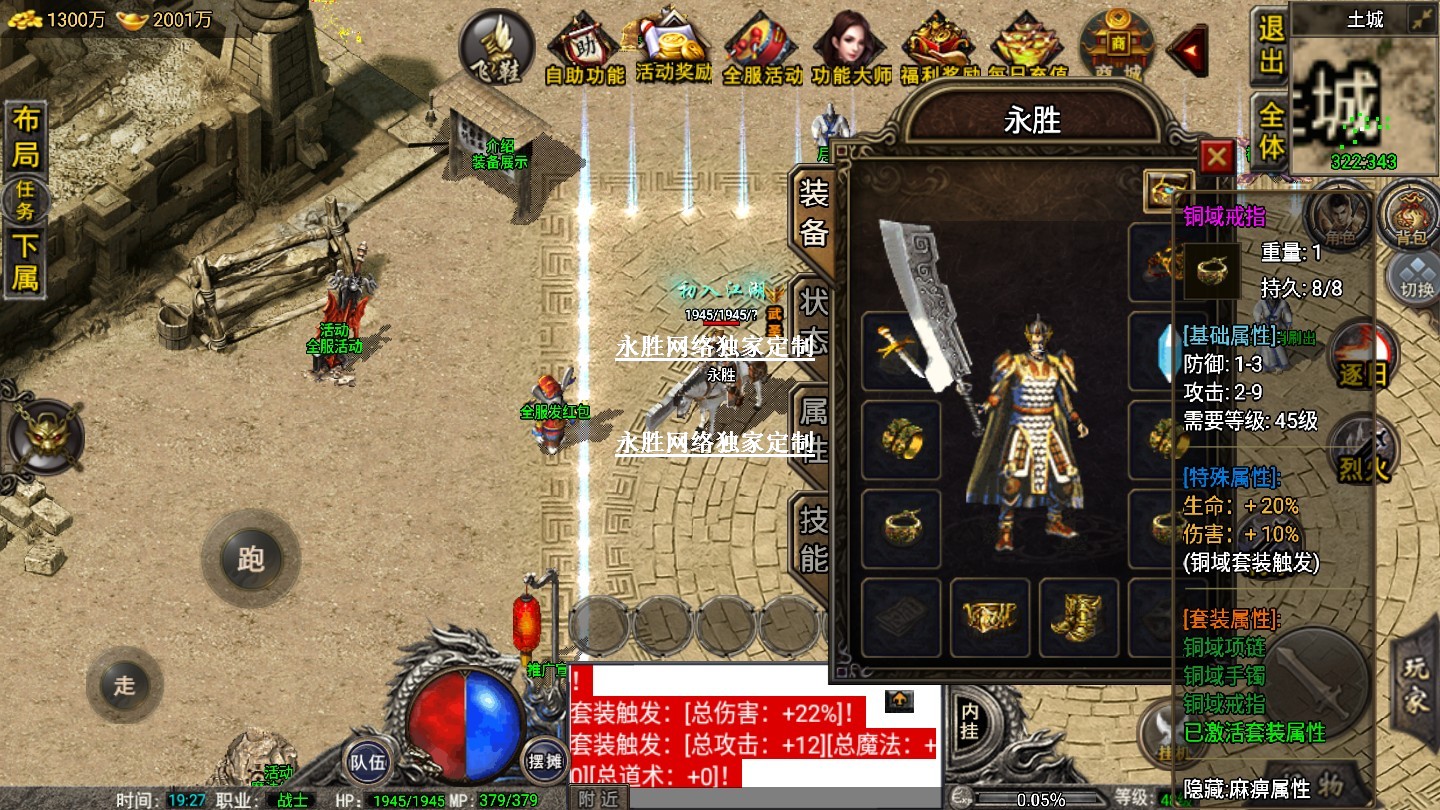Viewport: 1440px width, 810px height.
Task: Switch to the 装备 tab
Action: pyautogui.click(x=813, y=213)
